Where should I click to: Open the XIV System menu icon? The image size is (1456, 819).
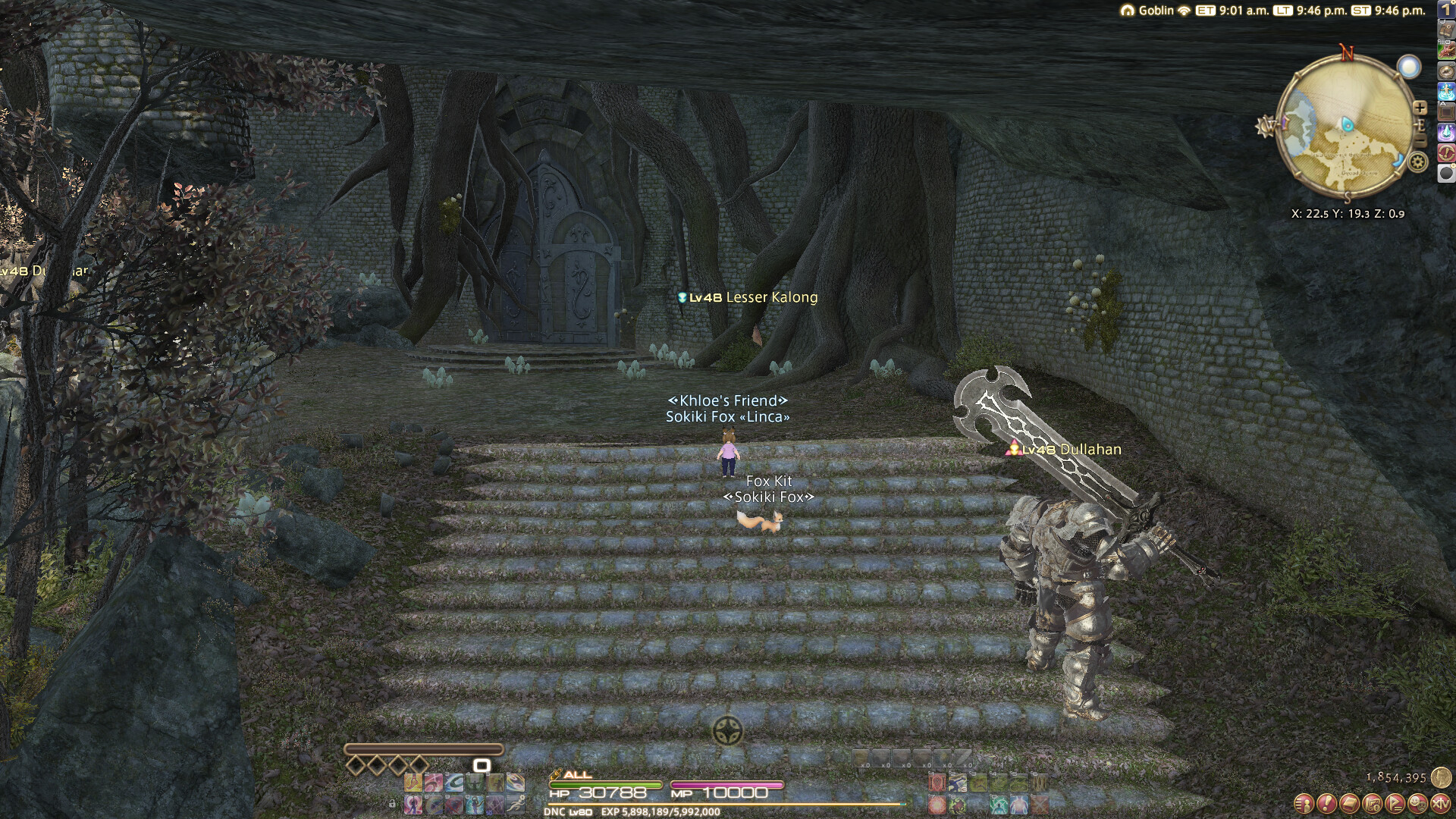(x=1440, y=803)
